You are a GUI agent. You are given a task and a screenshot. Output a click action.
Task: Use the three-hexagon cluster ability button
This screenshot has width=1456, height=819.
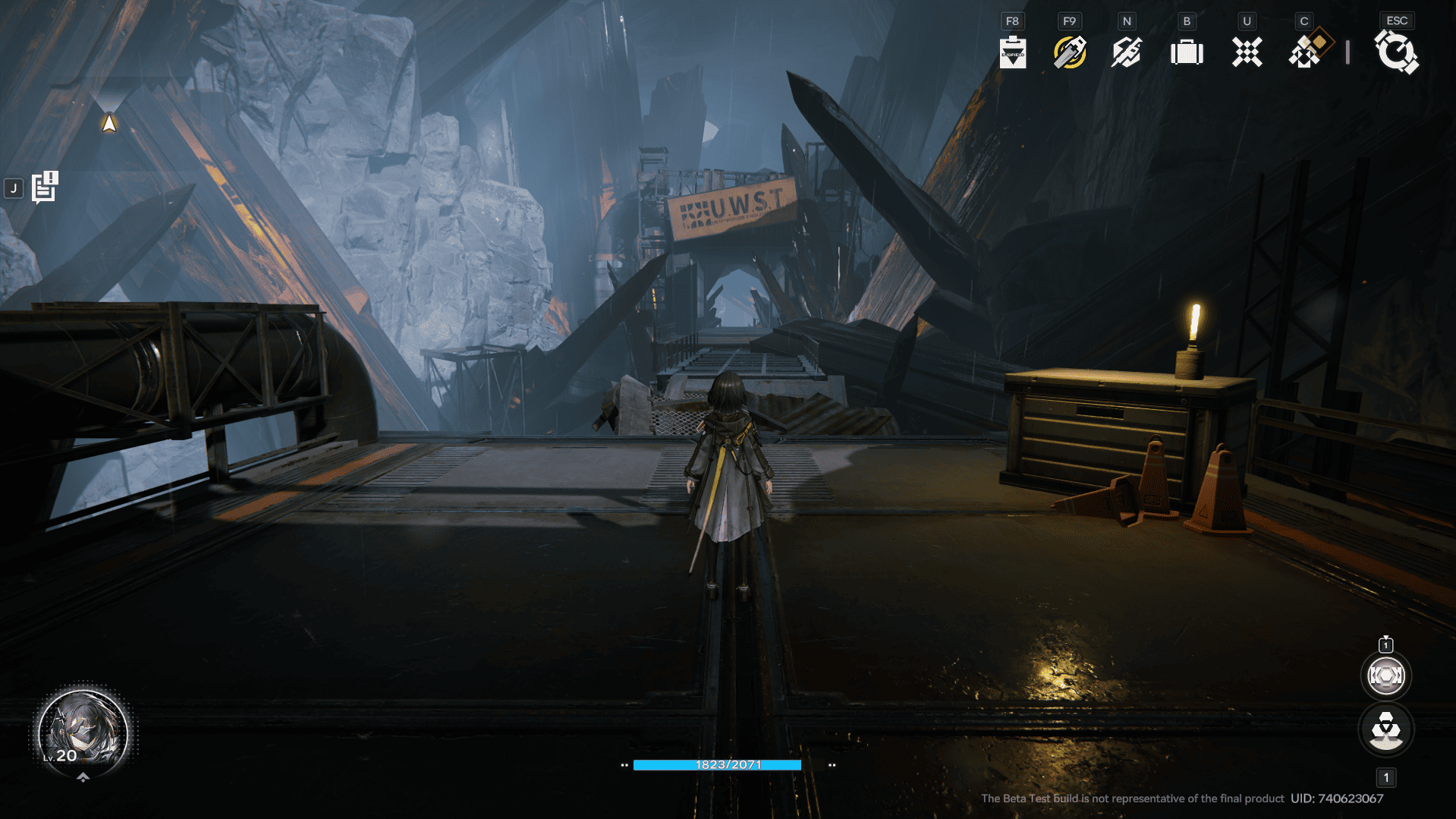[x=1385, y=730]
